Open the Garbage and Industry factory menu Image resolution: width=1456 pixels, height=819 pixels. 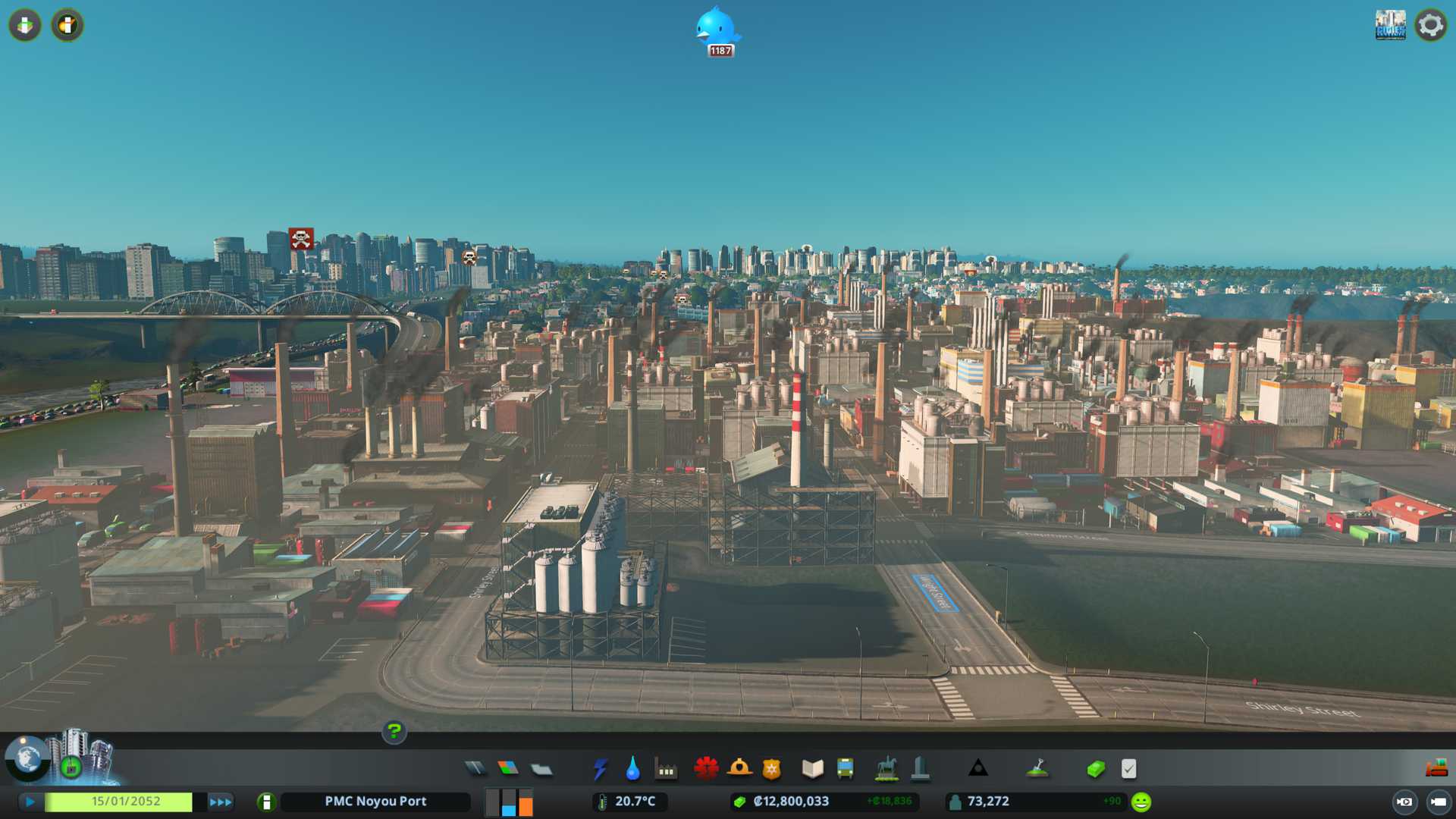666,769
